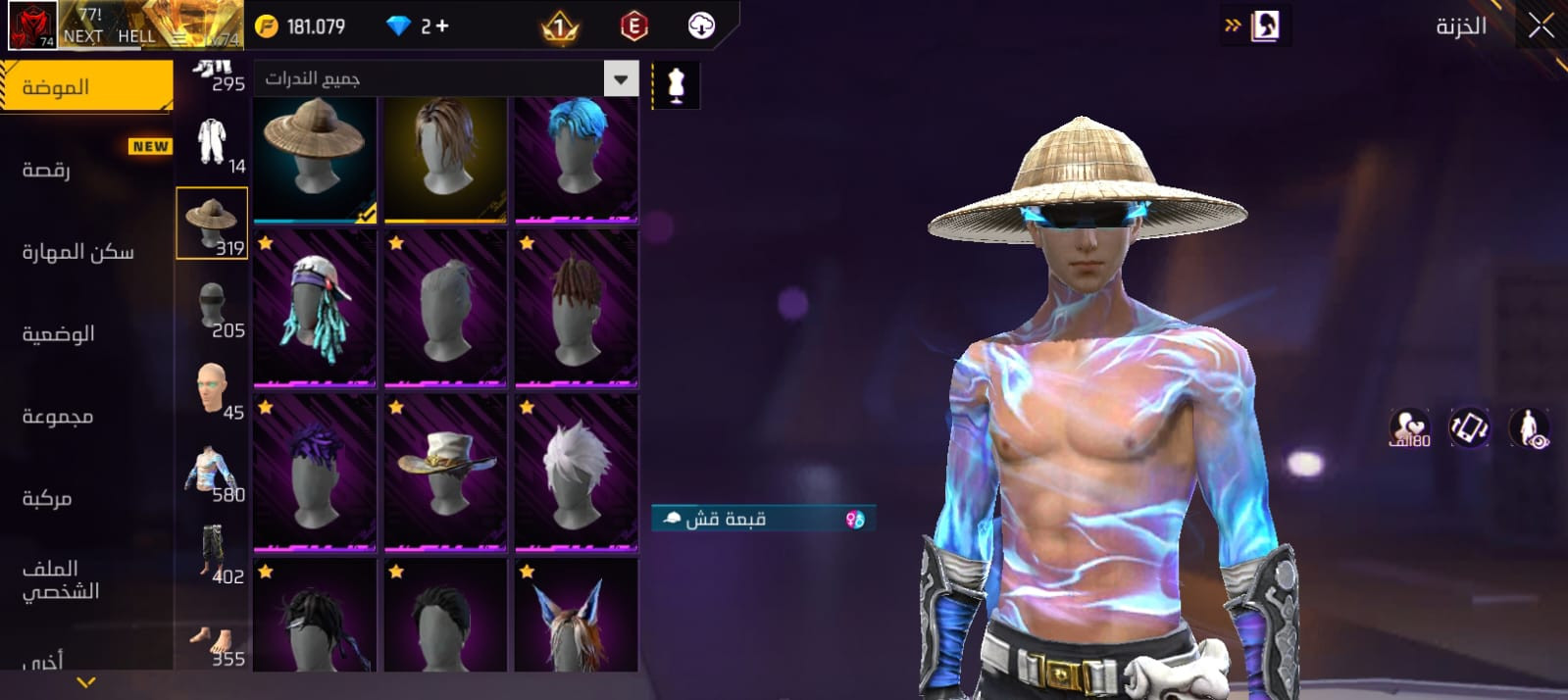Open the full outfit category with 14 items
The width and height of the screenshot is (1568, 700).
tap(212, 143)
